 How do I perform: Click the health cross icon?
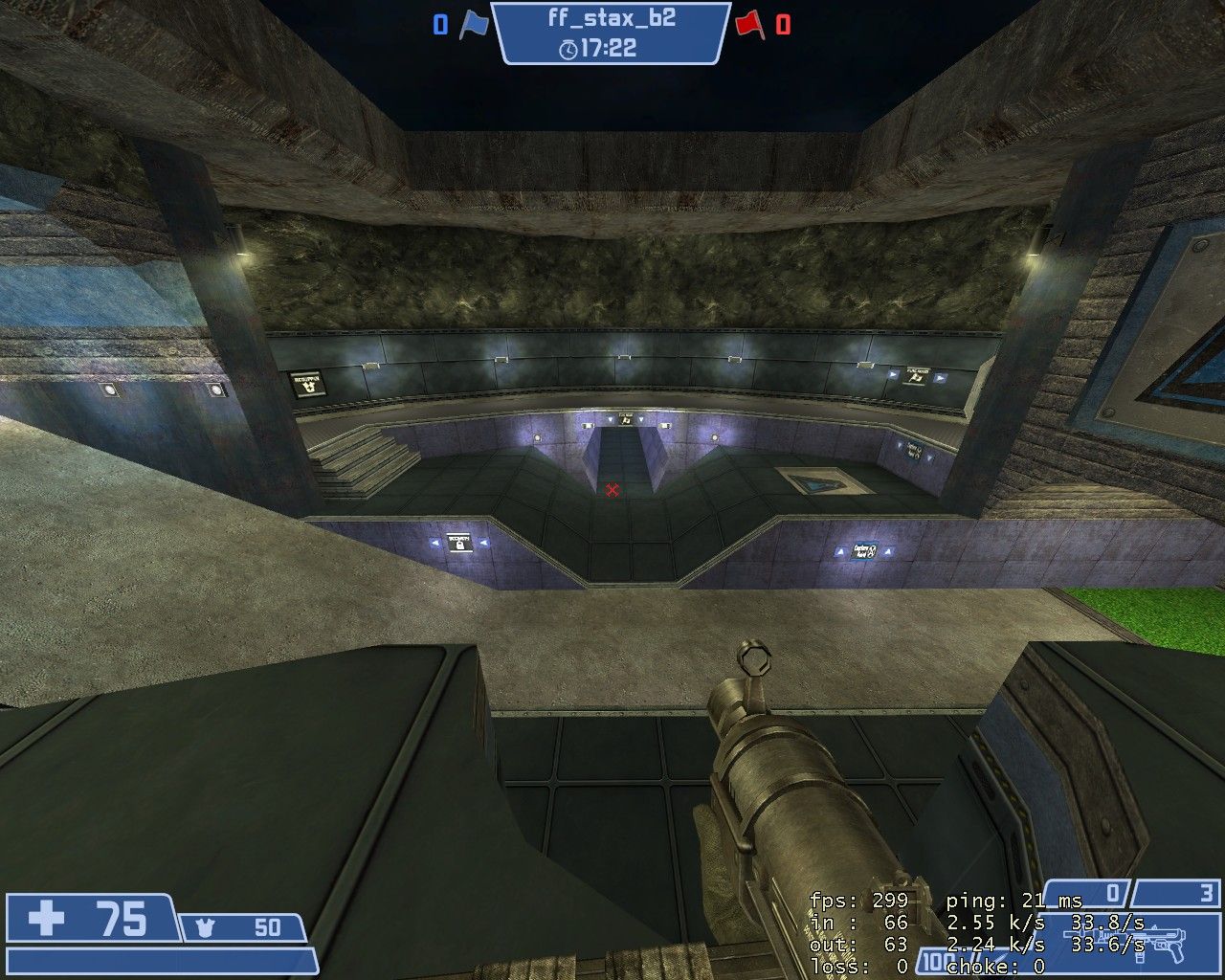pyautogui.click(x=46, y=919)
